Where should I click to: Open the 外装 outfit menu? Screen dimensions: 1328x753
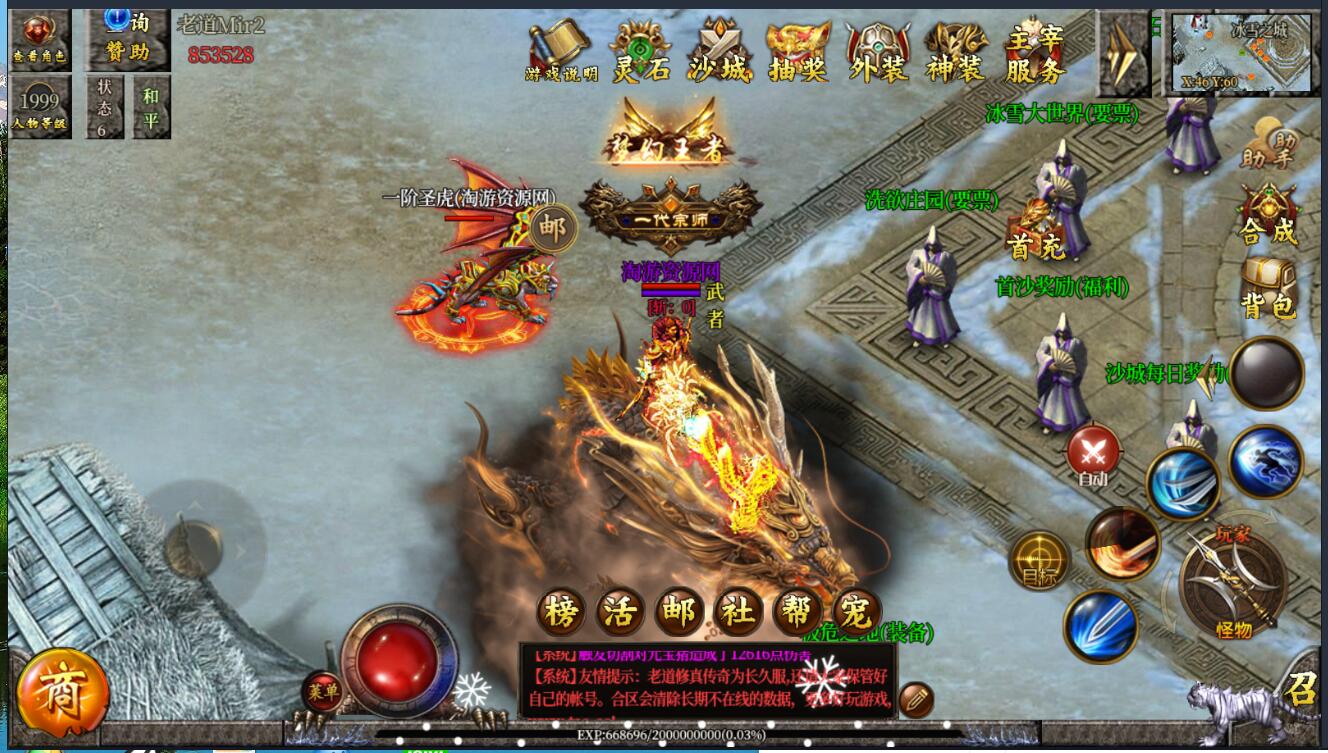pyautogui.click(x=877, y=51)
